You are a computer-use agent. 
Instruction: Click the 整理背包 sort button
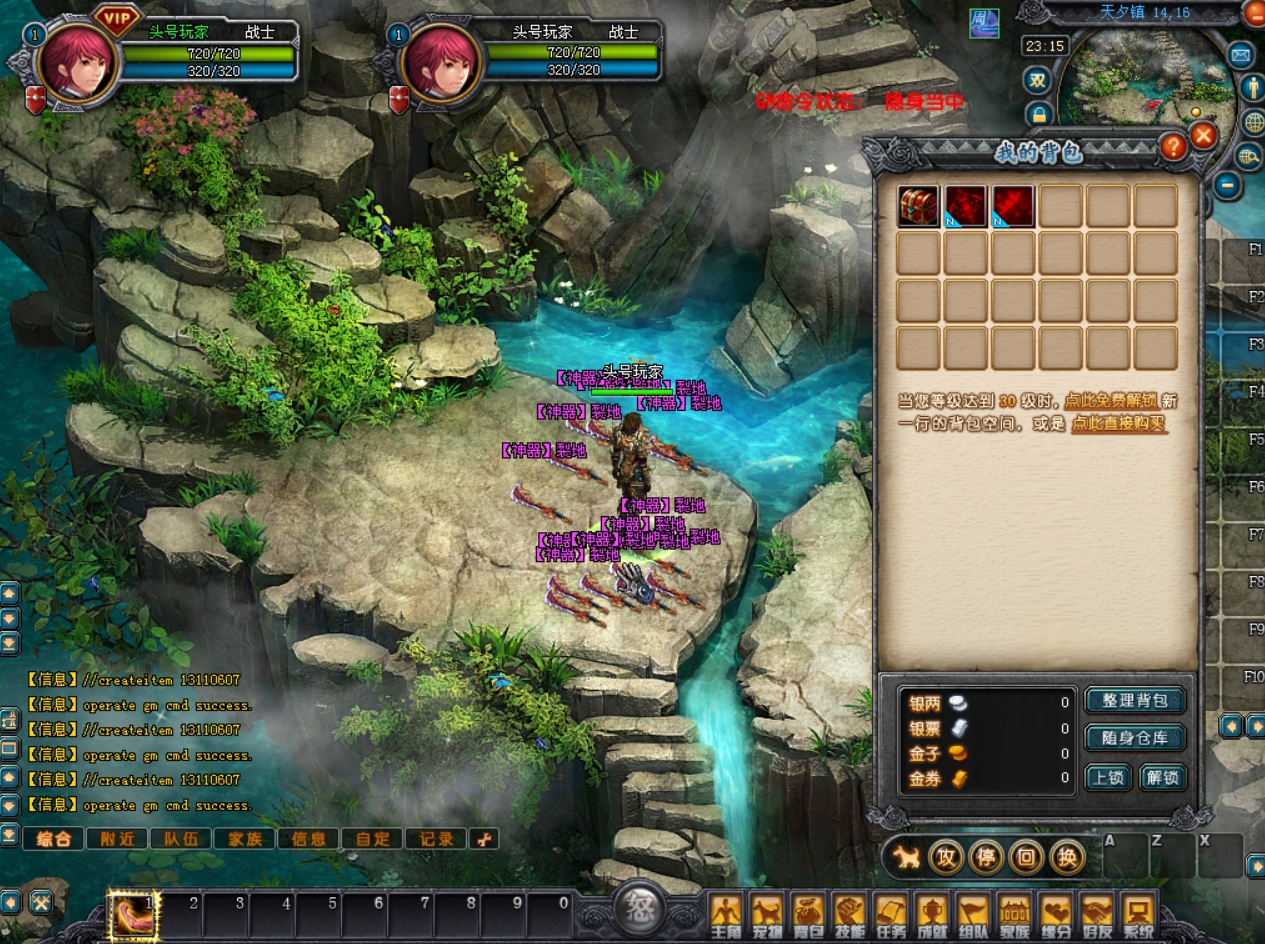click(x=1134, y=700)
